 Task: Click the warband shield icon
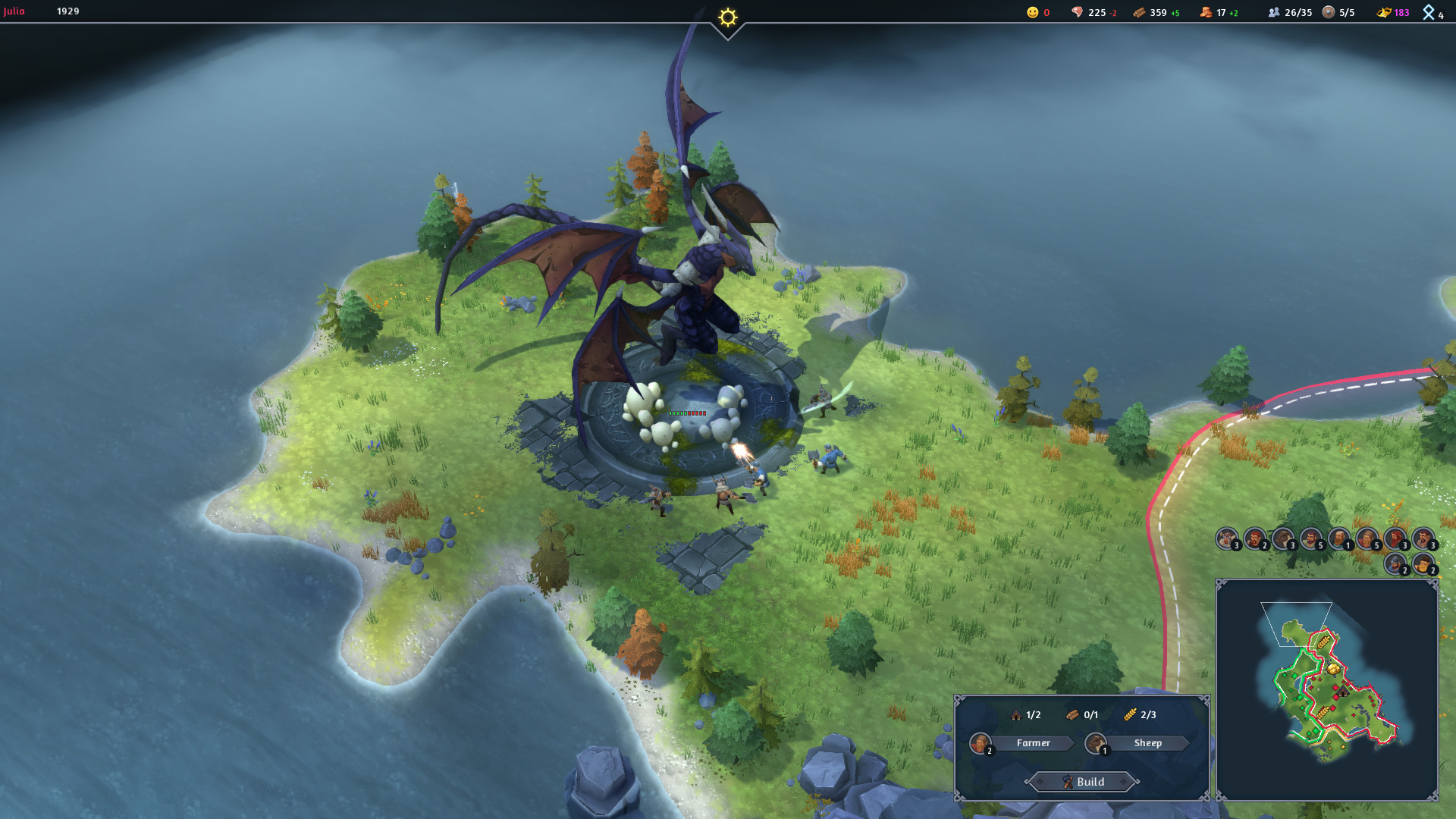(1329, 12)
